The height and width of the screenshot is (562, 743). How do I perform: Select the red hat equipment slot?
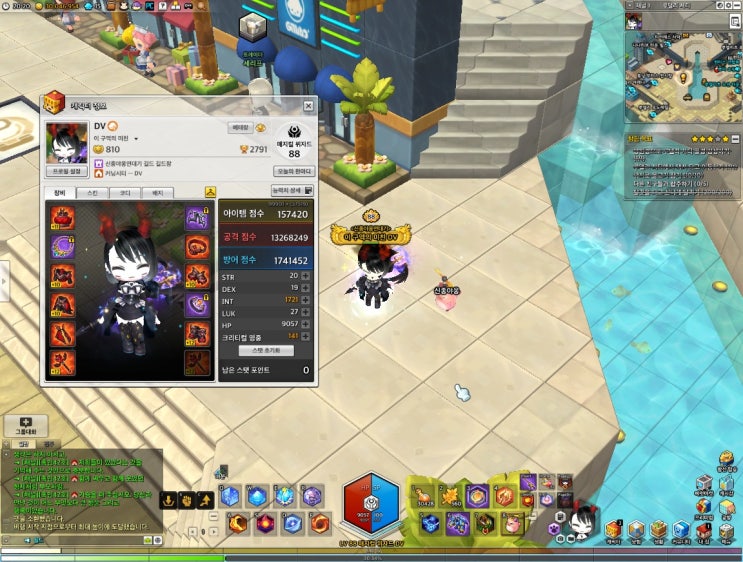[63, 216]
